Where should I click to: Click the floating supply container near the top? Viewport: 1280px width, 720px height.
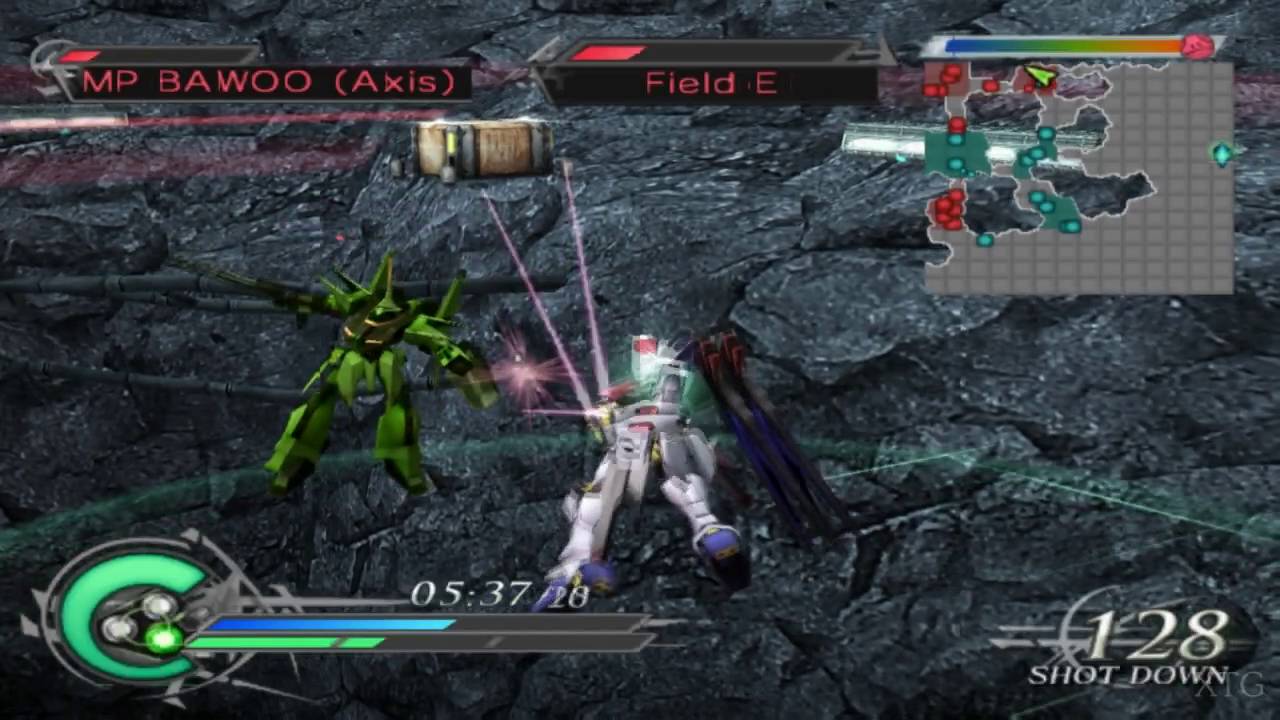(480, 150)
